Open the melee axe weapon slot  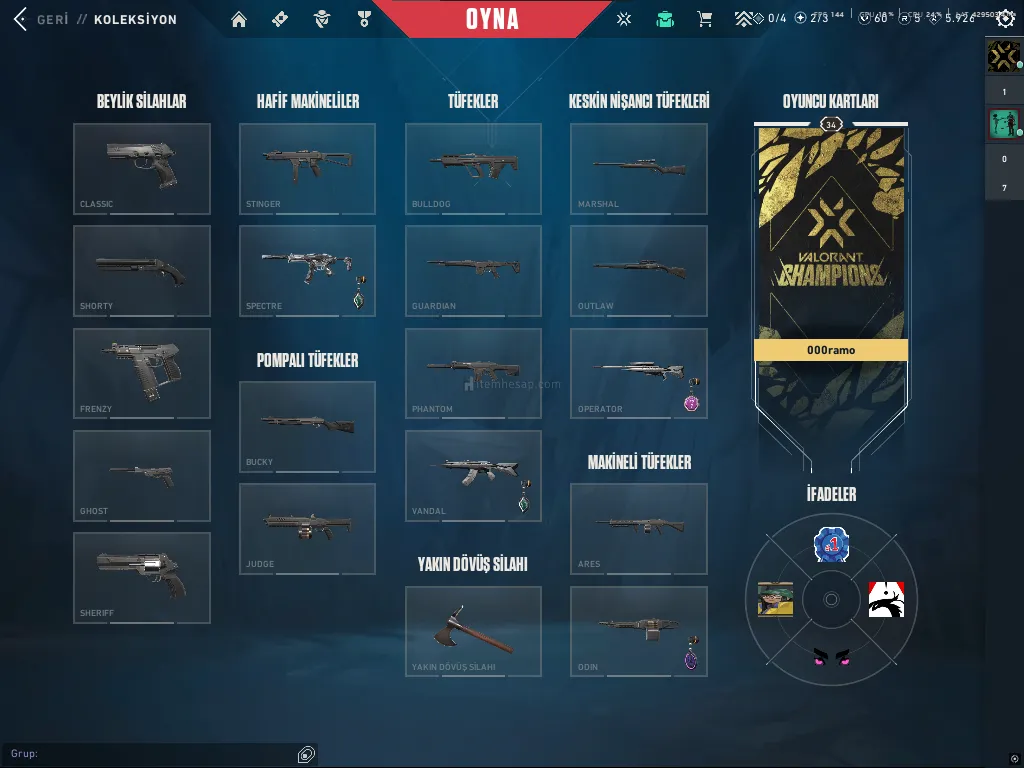coord(473,631)
